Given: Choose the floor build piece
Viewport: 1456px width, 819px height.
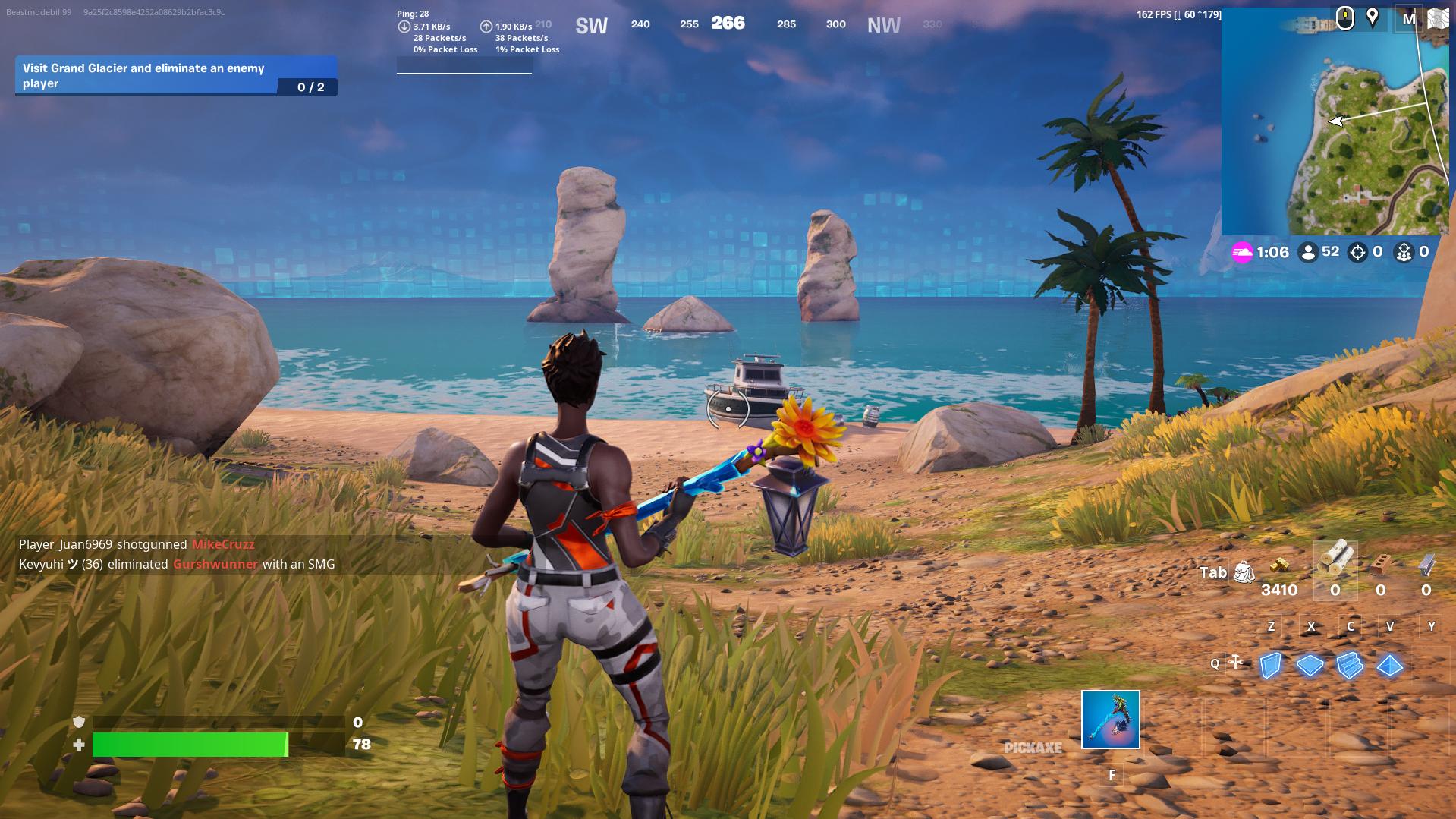Looking at the screenshot, I should click(1310, 666).
